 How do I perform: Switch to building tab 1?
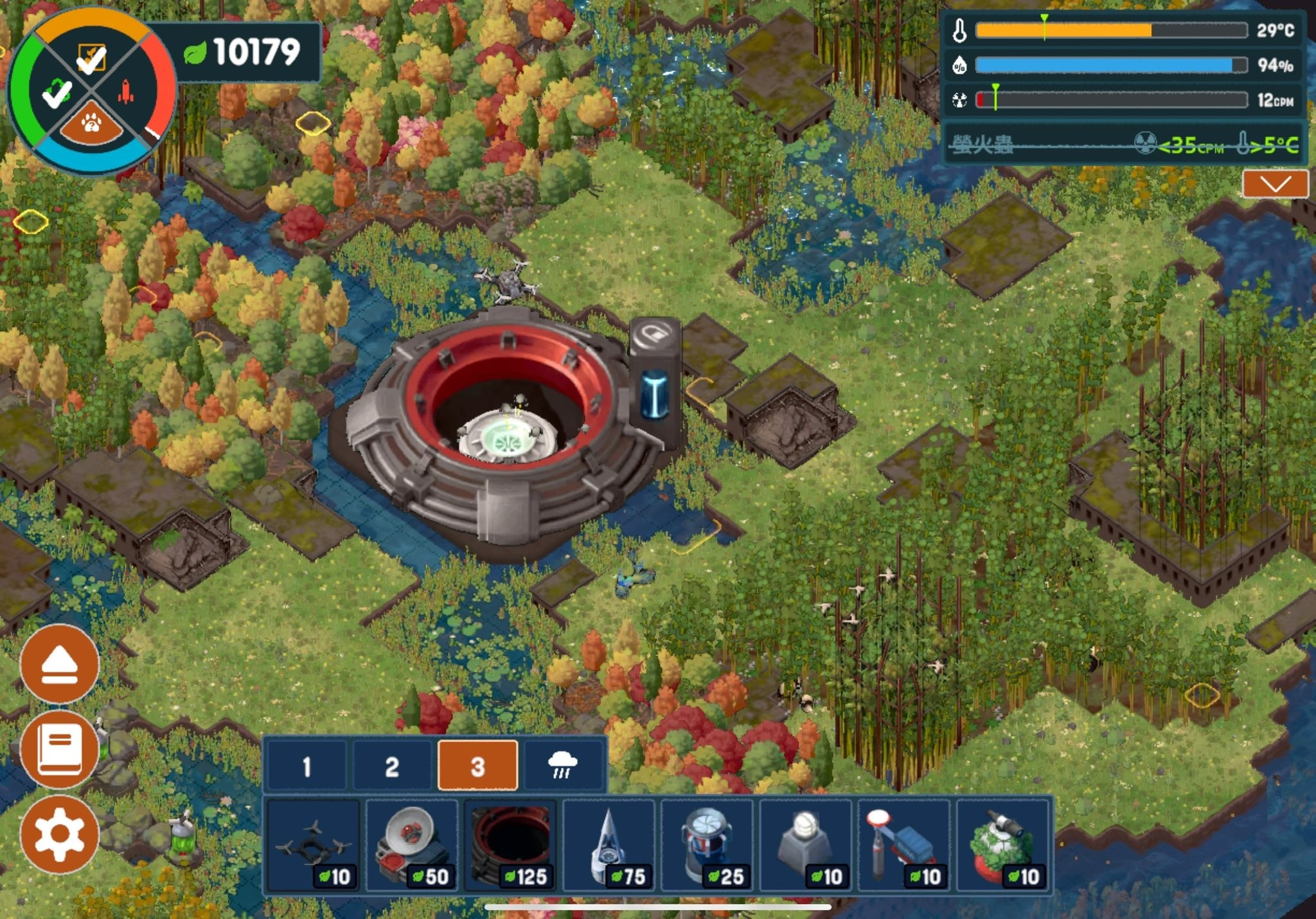point(307,765)
